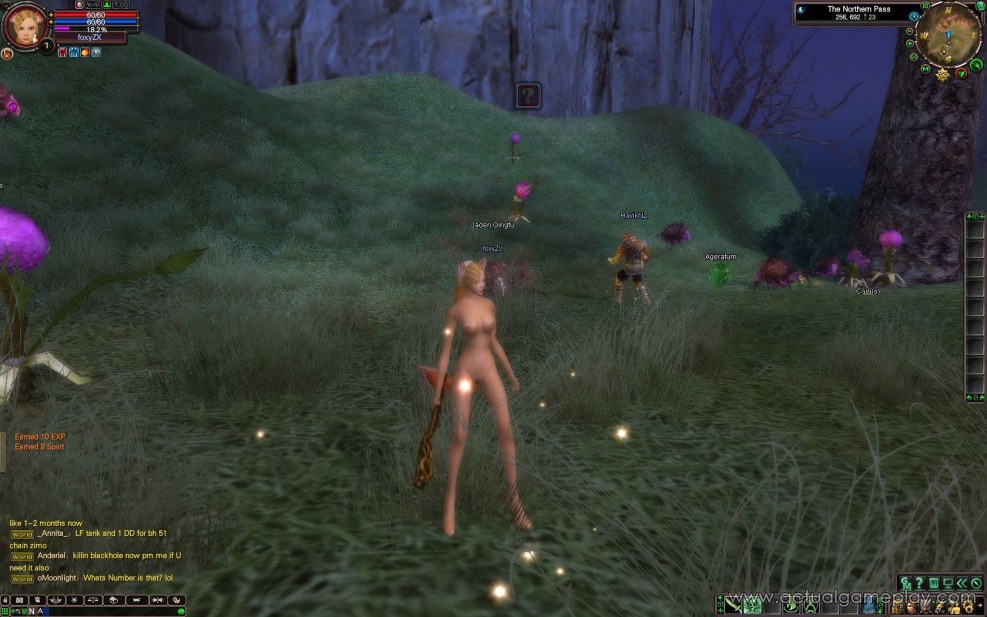Click the foxyZX character portrait
This screenshot has width=987, height=617.
(x=24, y=25)
